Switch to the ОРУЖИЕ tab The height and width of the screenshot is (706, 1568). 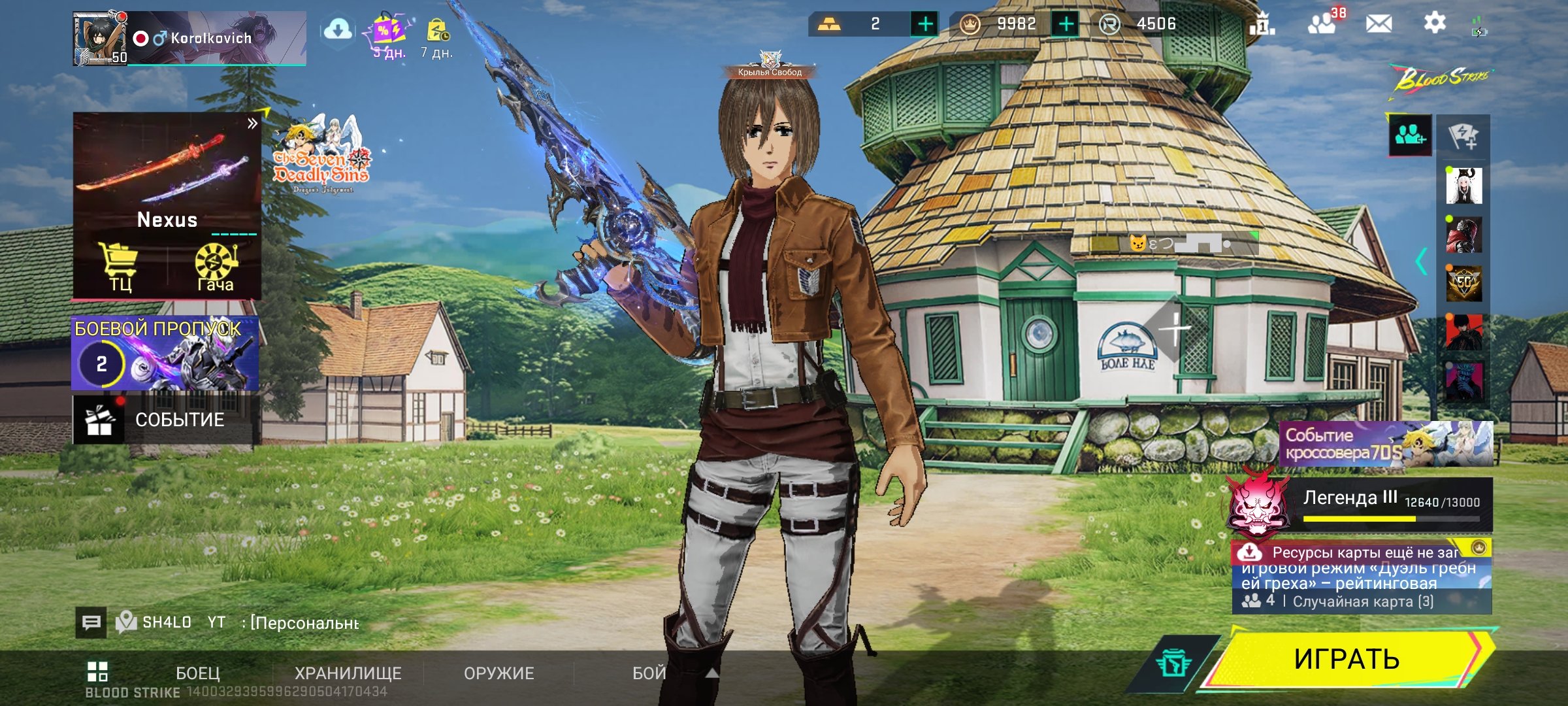[498, 673]
